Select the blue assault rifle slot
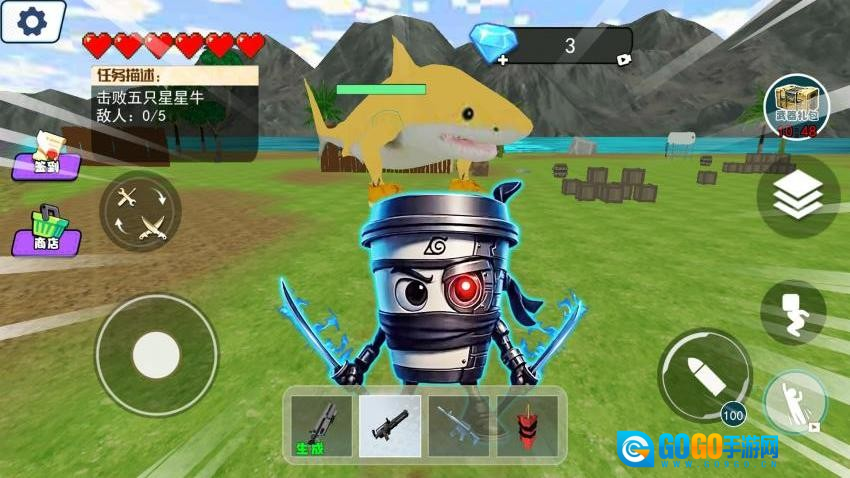This screenshot has width=850, height=478. (x=459, y=425)
